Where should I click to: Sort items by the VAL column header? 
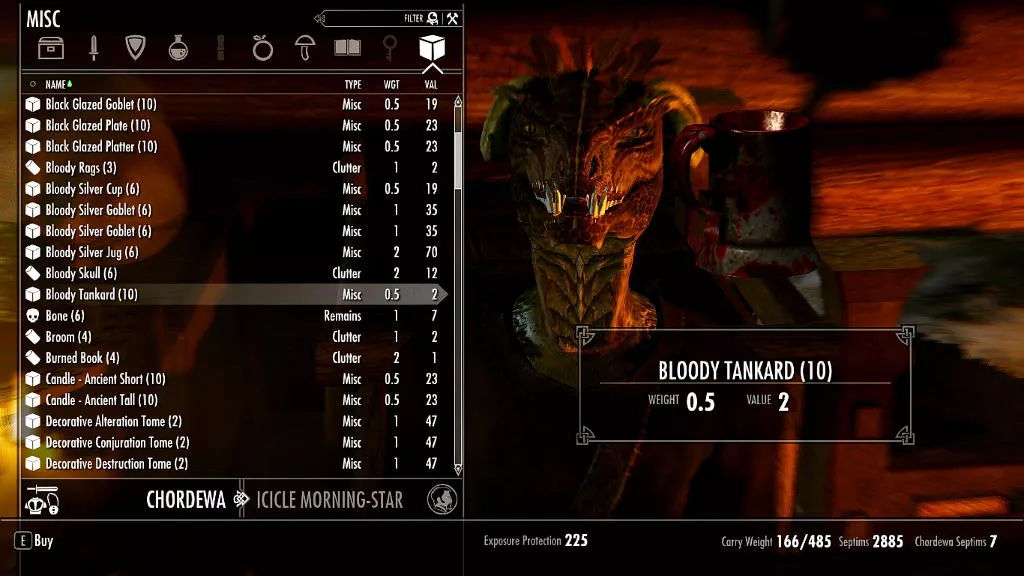tap(430, 85)
